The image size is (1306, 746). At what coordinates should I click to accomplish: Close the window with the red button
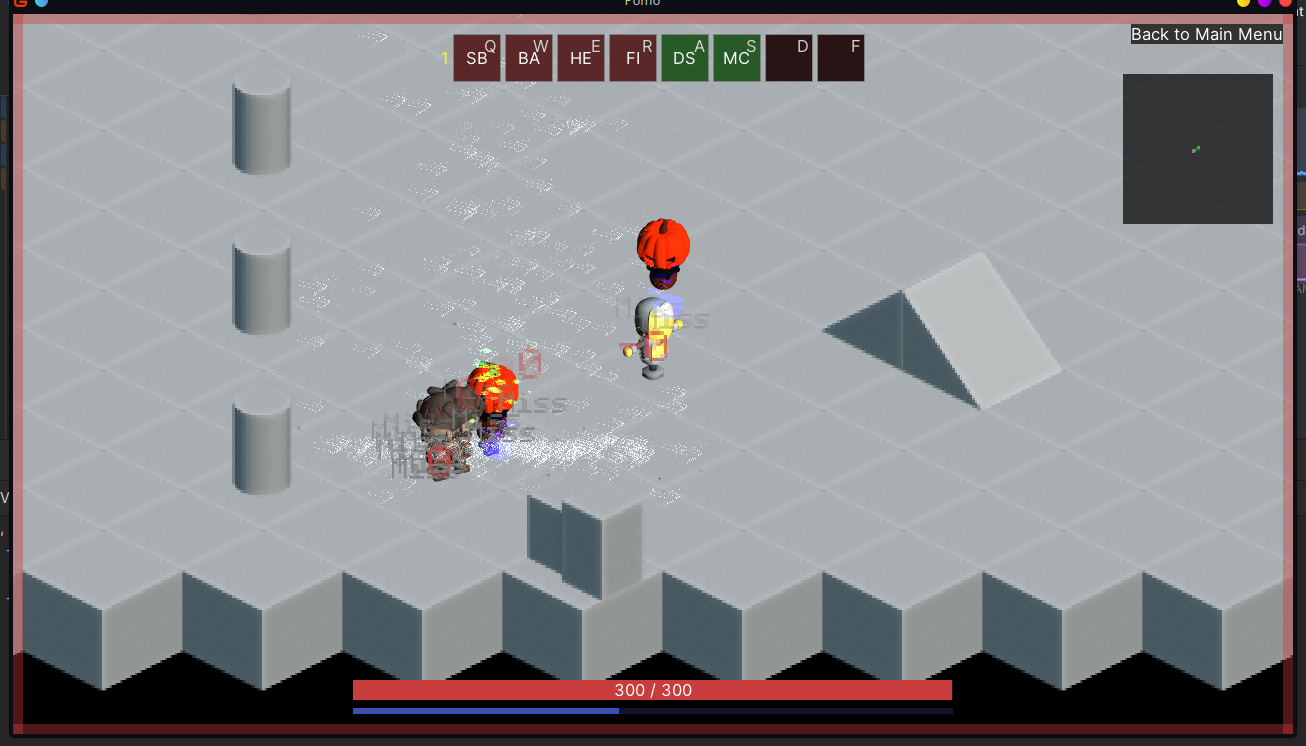tap(1285, 3)
